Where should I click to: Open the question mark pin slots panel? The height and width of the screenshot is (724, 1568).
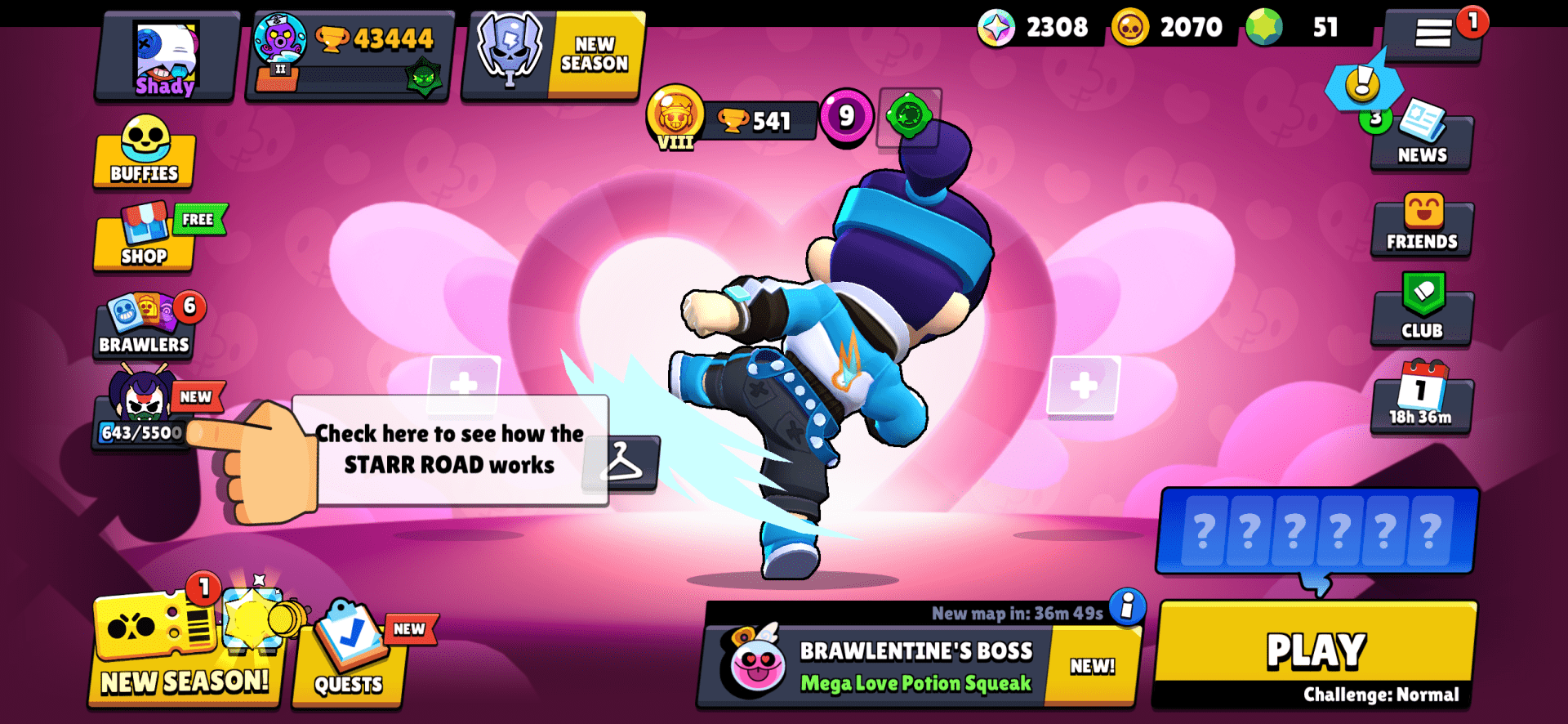pyautogui.click(x=1316, y=531)
